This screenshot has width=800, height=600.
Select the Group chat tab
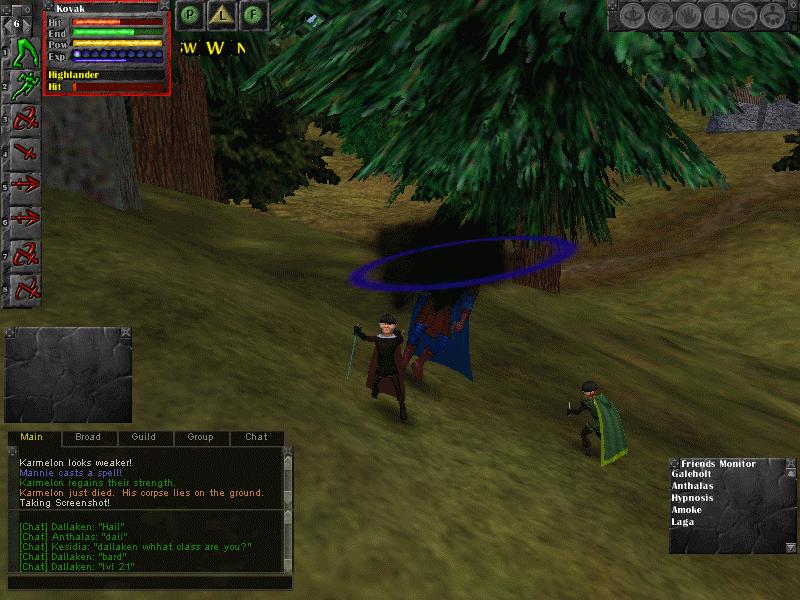[200, 437]
